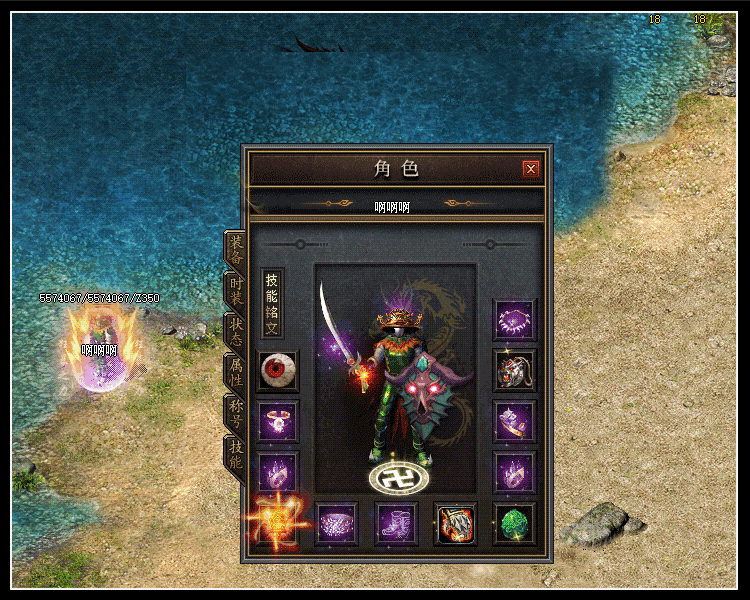
Task: Click the white Buddhist symbol emblem
Action: [393, 479]
